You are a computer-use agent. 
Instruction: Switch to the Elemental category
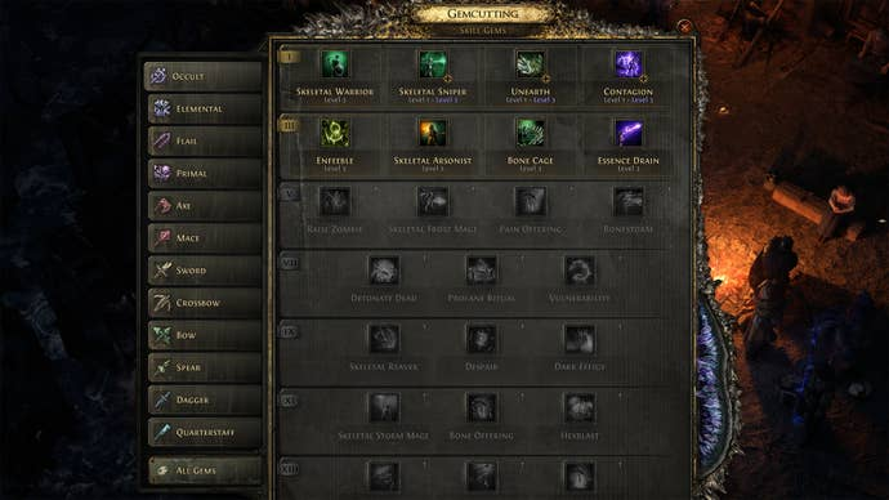pyautogui.click(x=203, y=109)
